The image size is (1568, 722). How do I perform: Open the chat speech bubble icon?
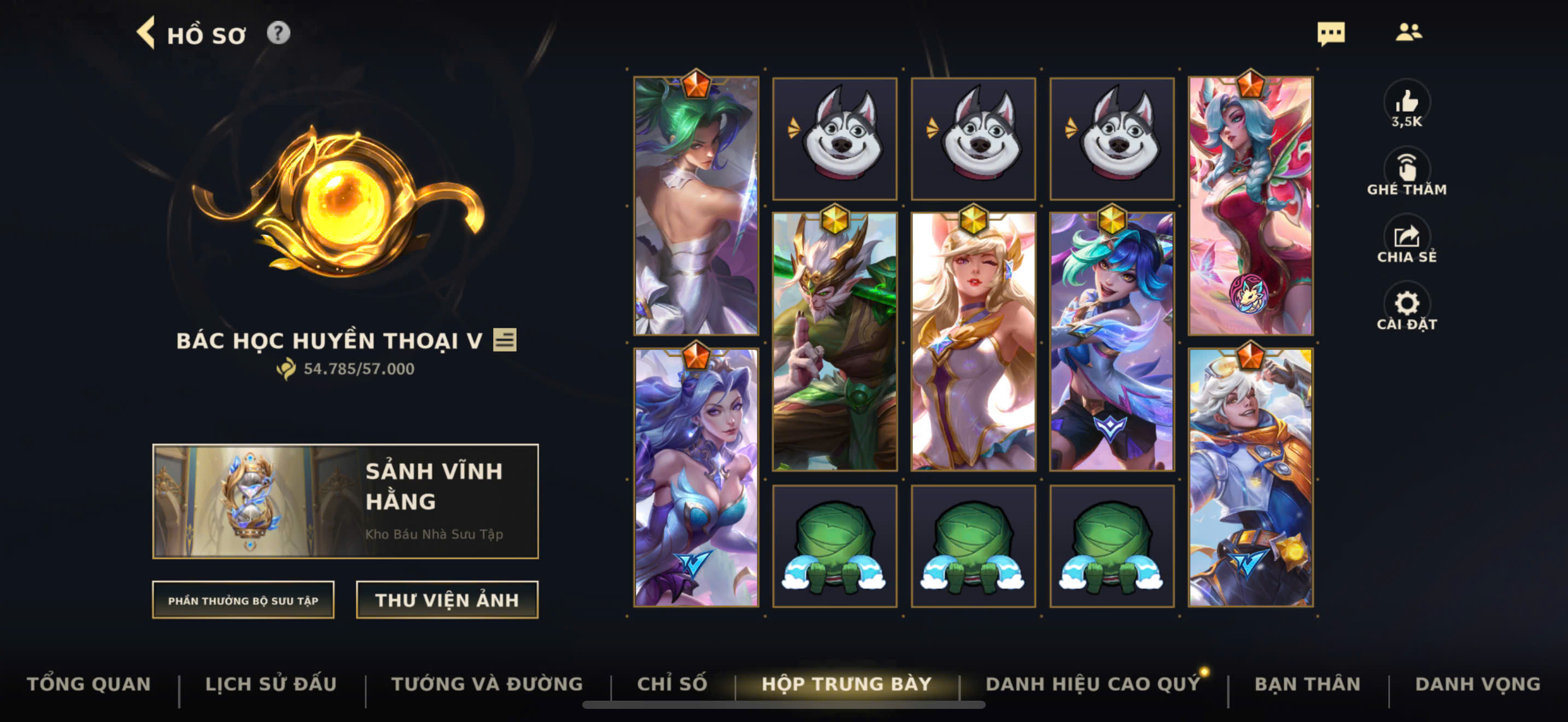(x=1331, y=33)
